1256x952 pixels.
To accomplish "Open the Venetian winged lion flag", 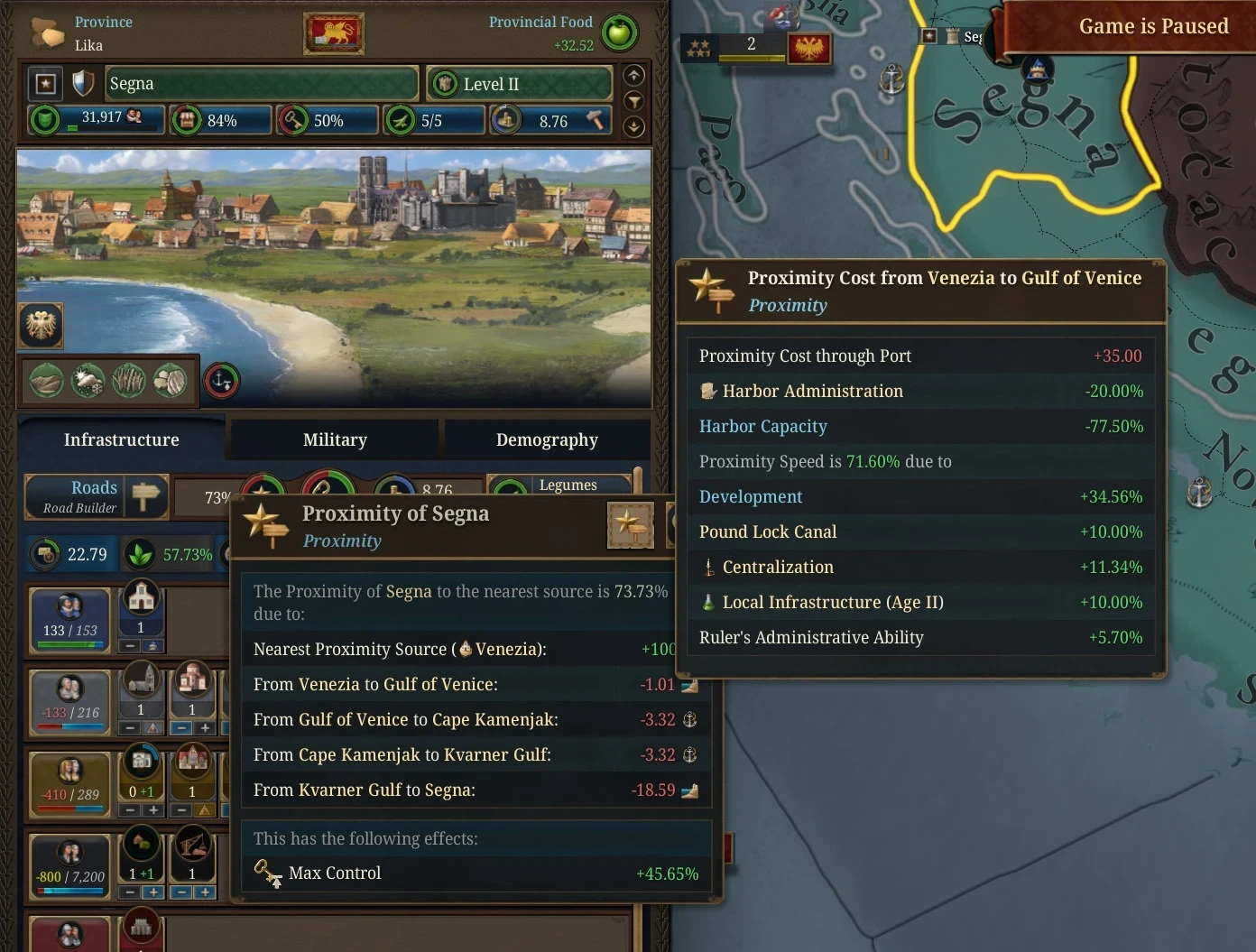I will coord(334,34).
